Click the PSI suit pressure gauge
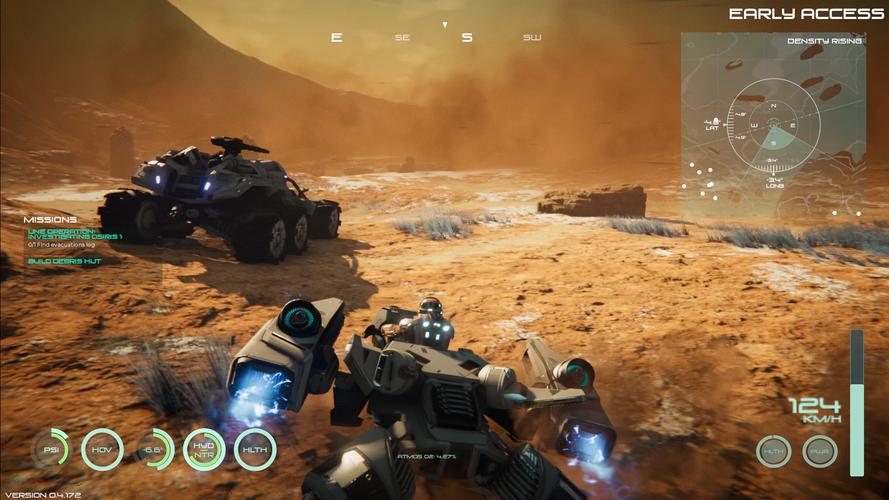Viewport: 889px width, 500px height. pos(50,449)
